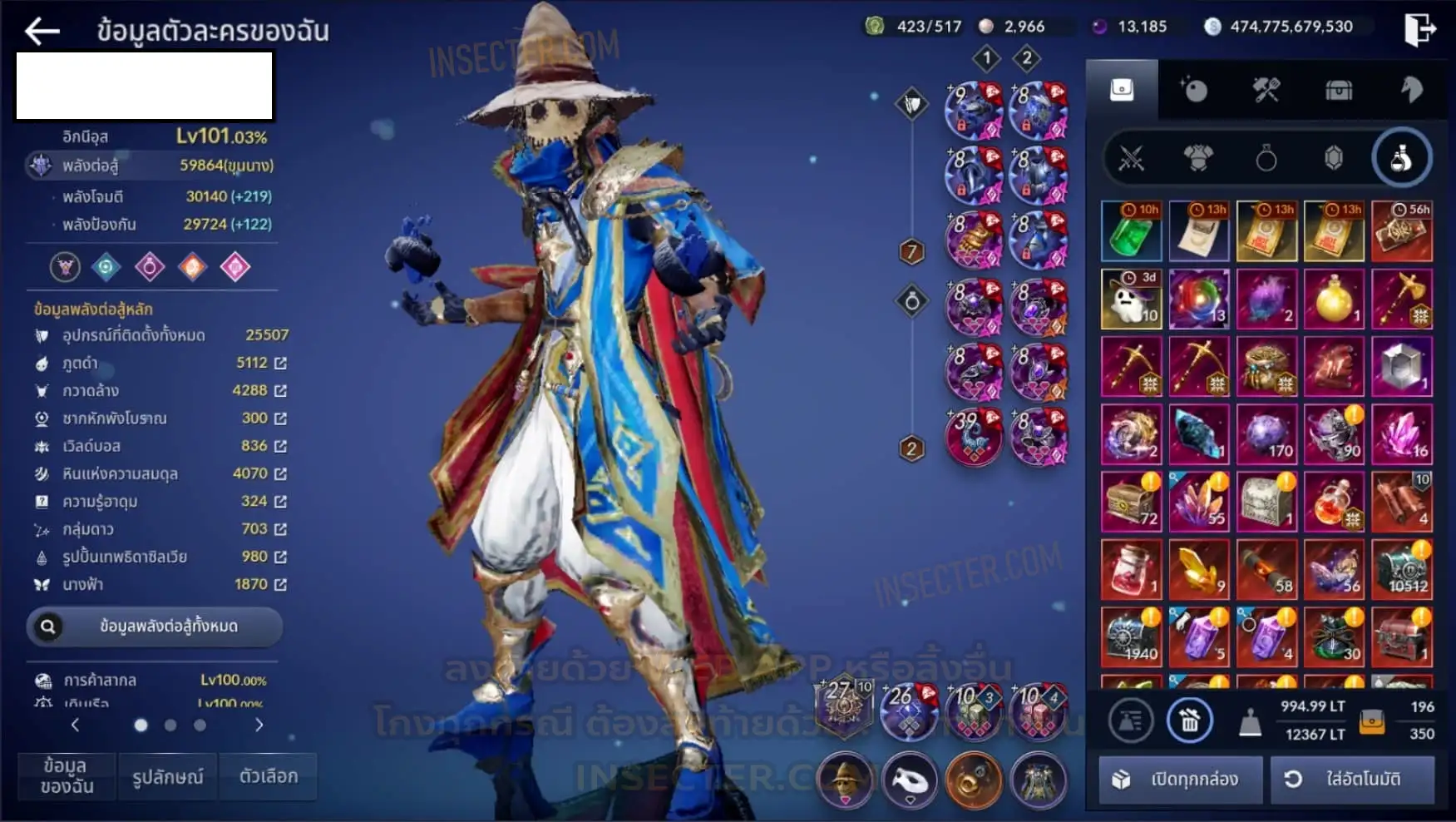Image resolution: width=1456 pixels, height=822 pixels.
Task: Activate the ใส่อัตโนมัติ auto-equip button
Action: 1352,779
